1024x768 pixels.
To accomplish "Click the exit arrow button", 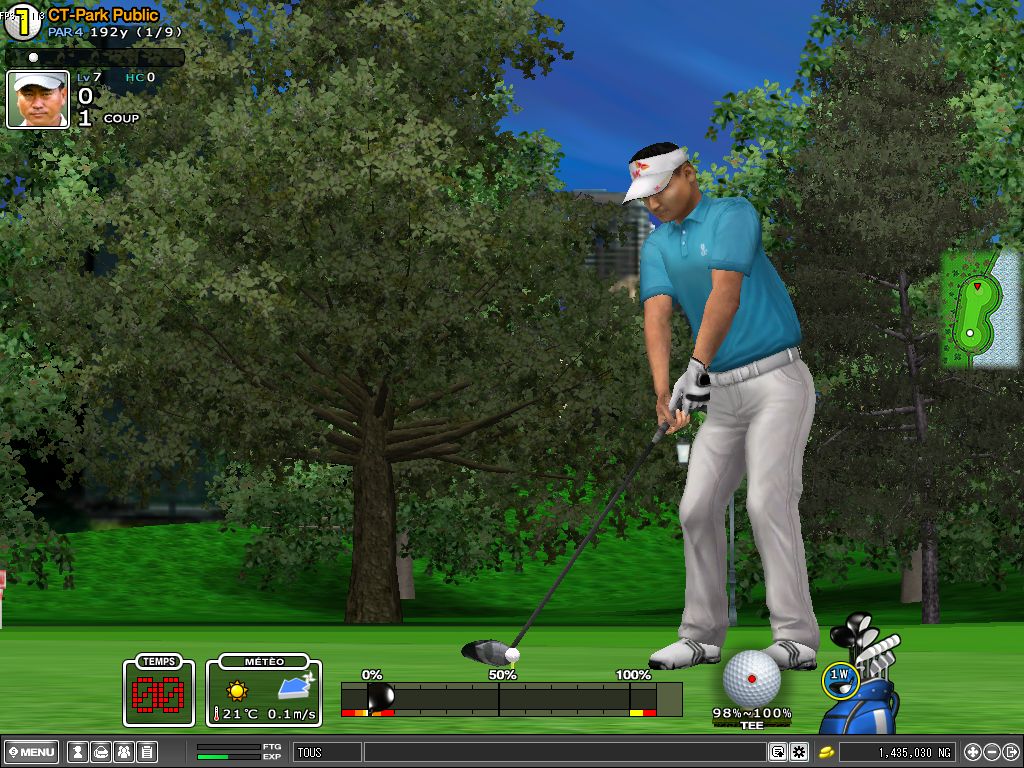I will coord(1011,752).
